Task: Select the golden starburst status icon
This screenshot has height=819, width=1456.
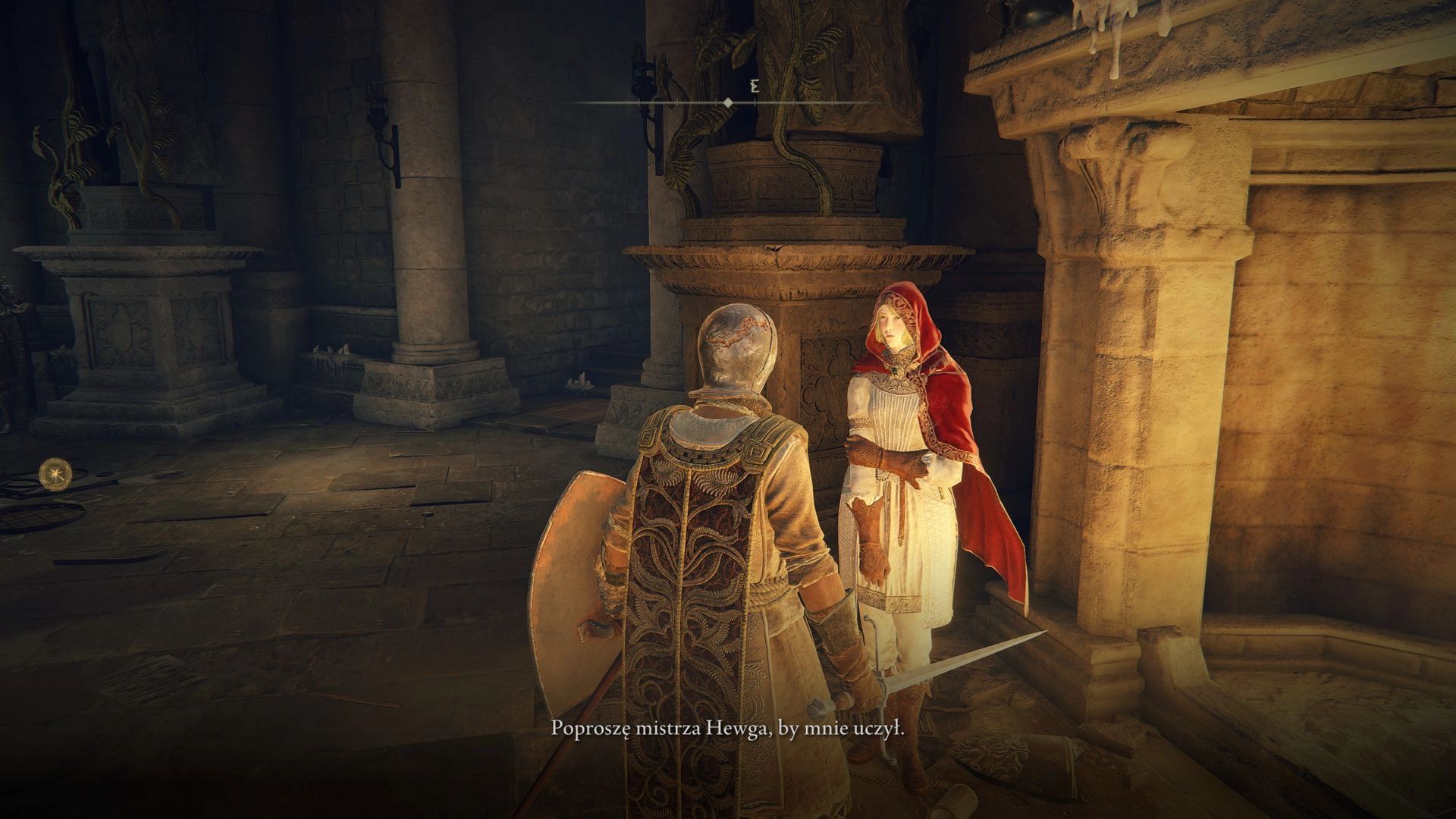Action: [x=53, y=472]
